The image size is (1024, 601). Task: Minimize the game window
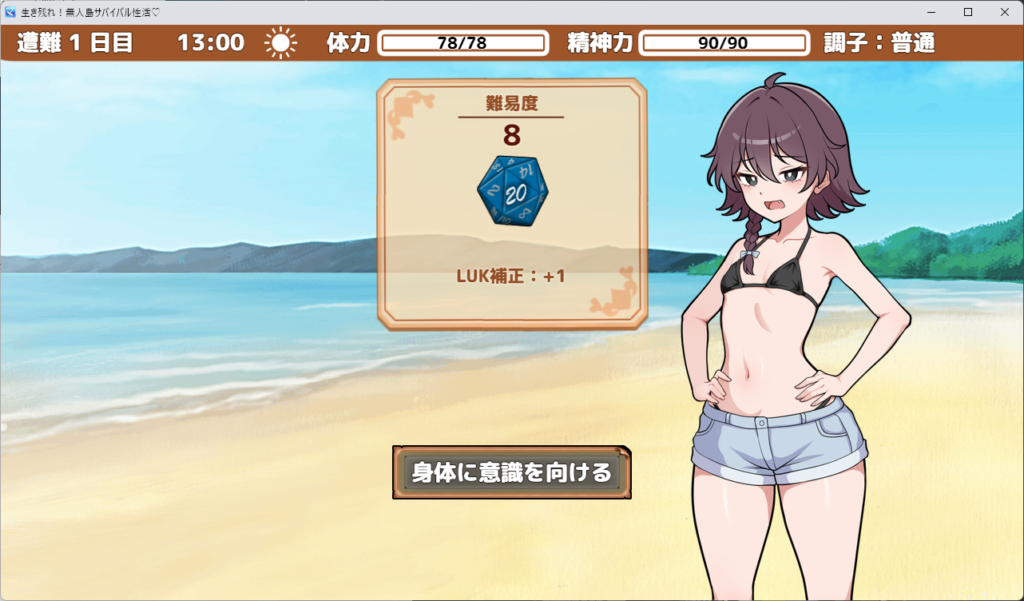(932, 12)
